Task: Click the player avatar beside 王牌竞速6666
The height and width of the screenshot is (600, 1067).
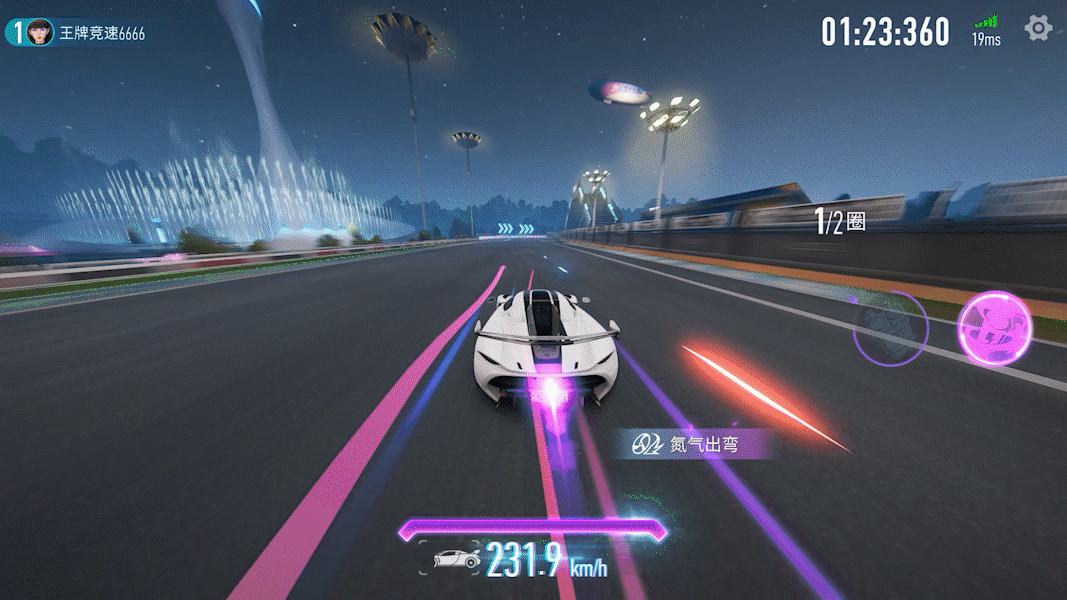Action: click(x=40, y=32)
